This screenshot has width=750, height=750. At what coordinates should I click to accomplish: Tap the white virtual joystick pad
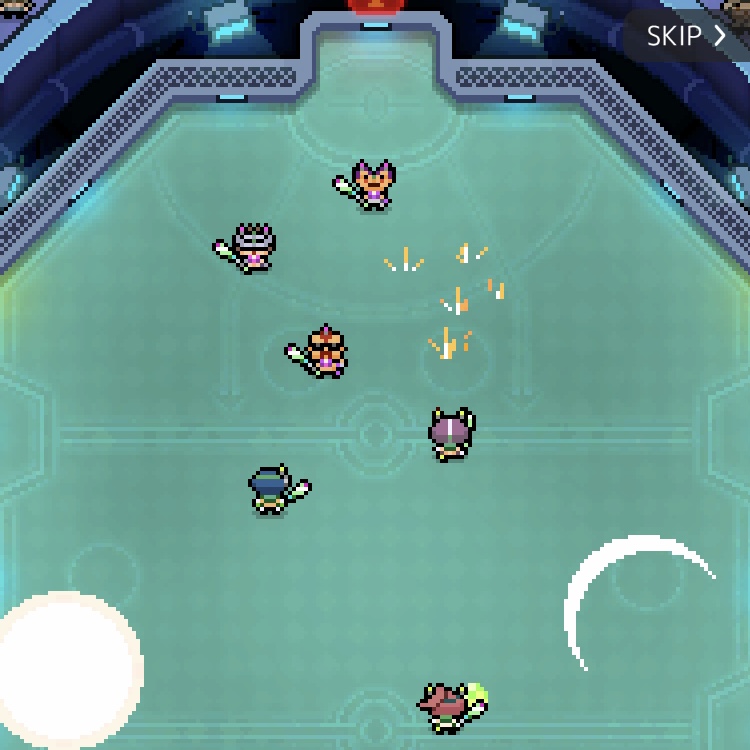coord(68,665)
